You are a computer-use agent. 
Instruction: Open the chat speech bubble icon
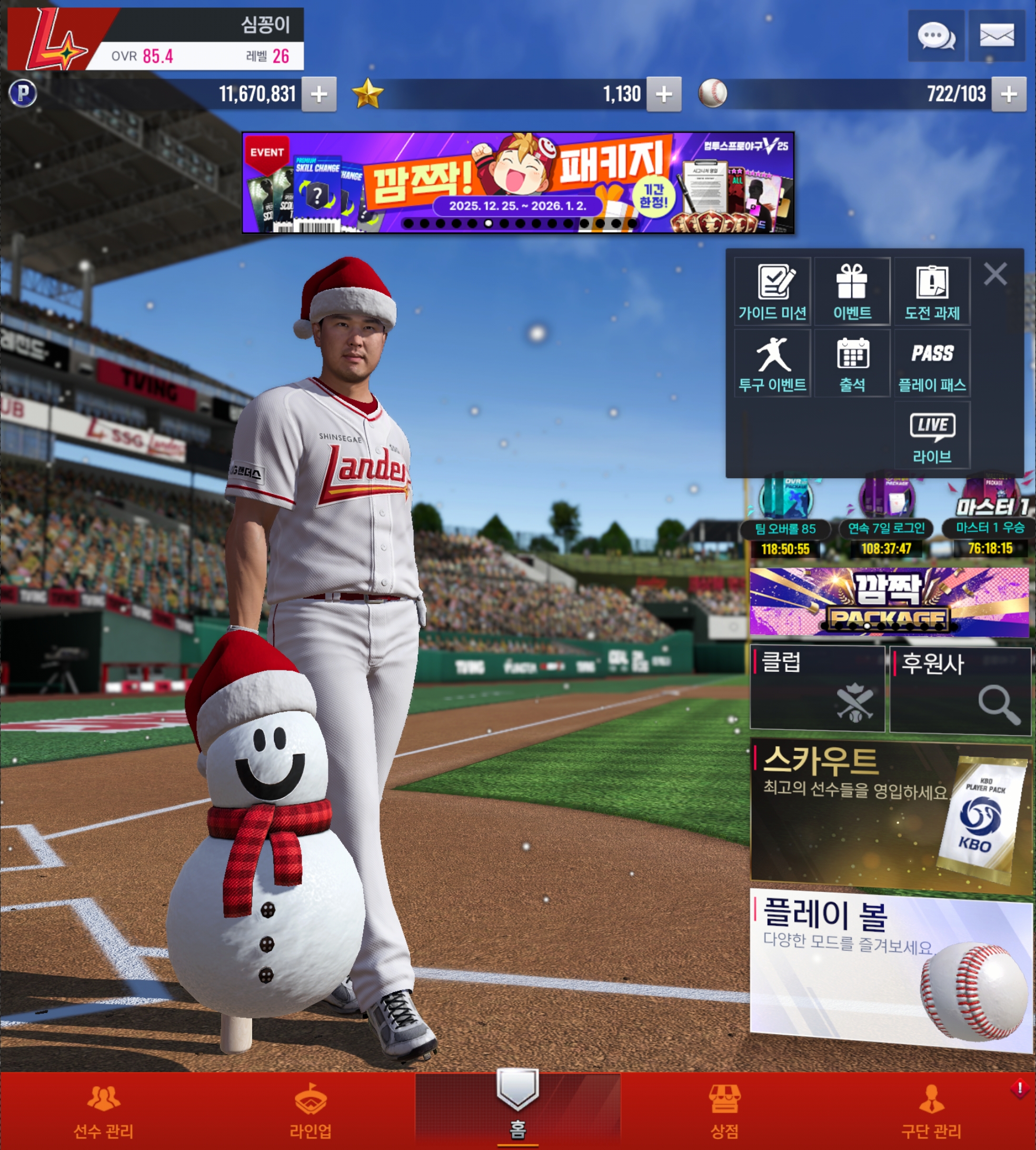click(936, 36)
